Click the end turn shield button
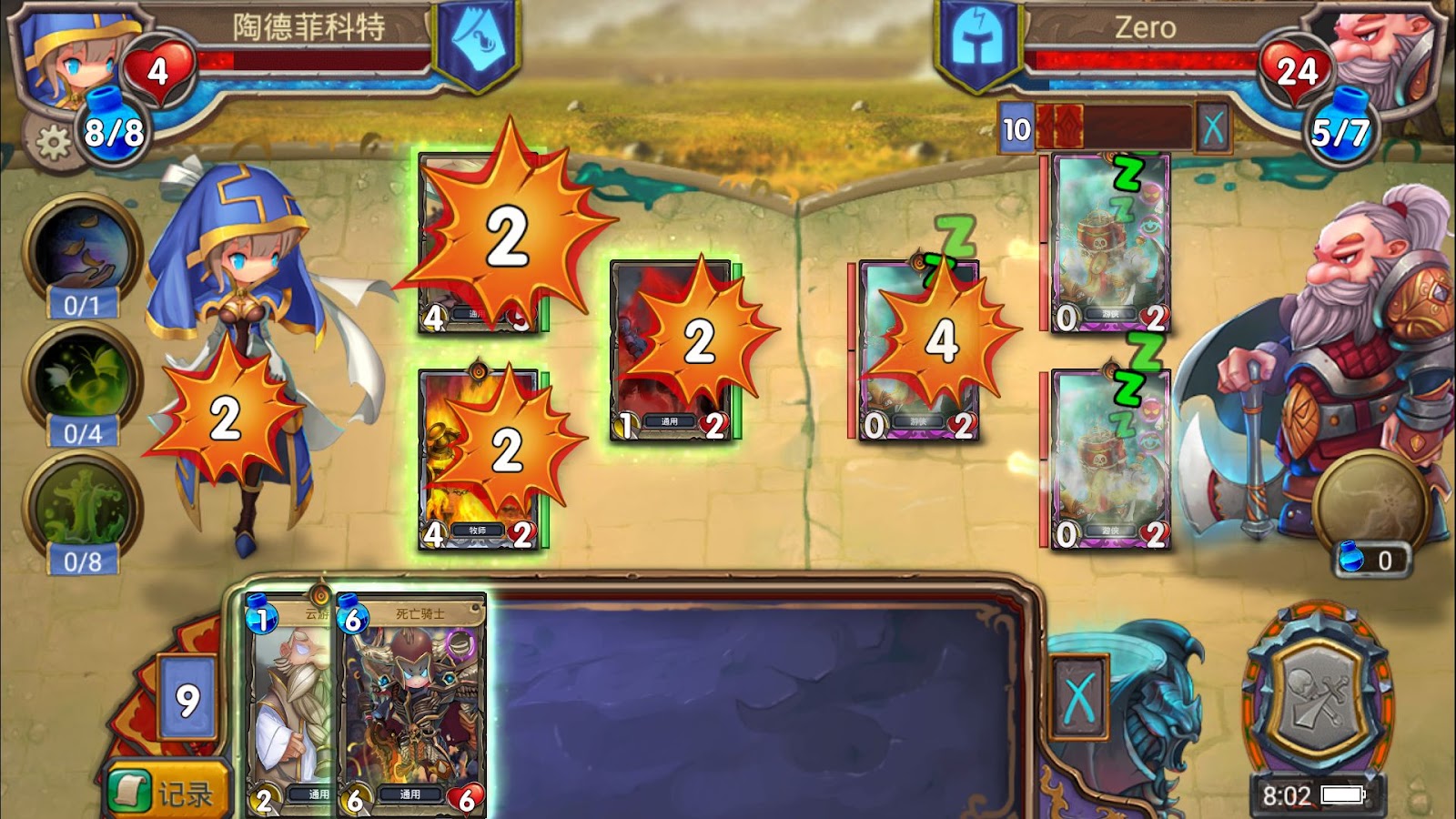1456x819 pixels. click(x=1316, y=703)
